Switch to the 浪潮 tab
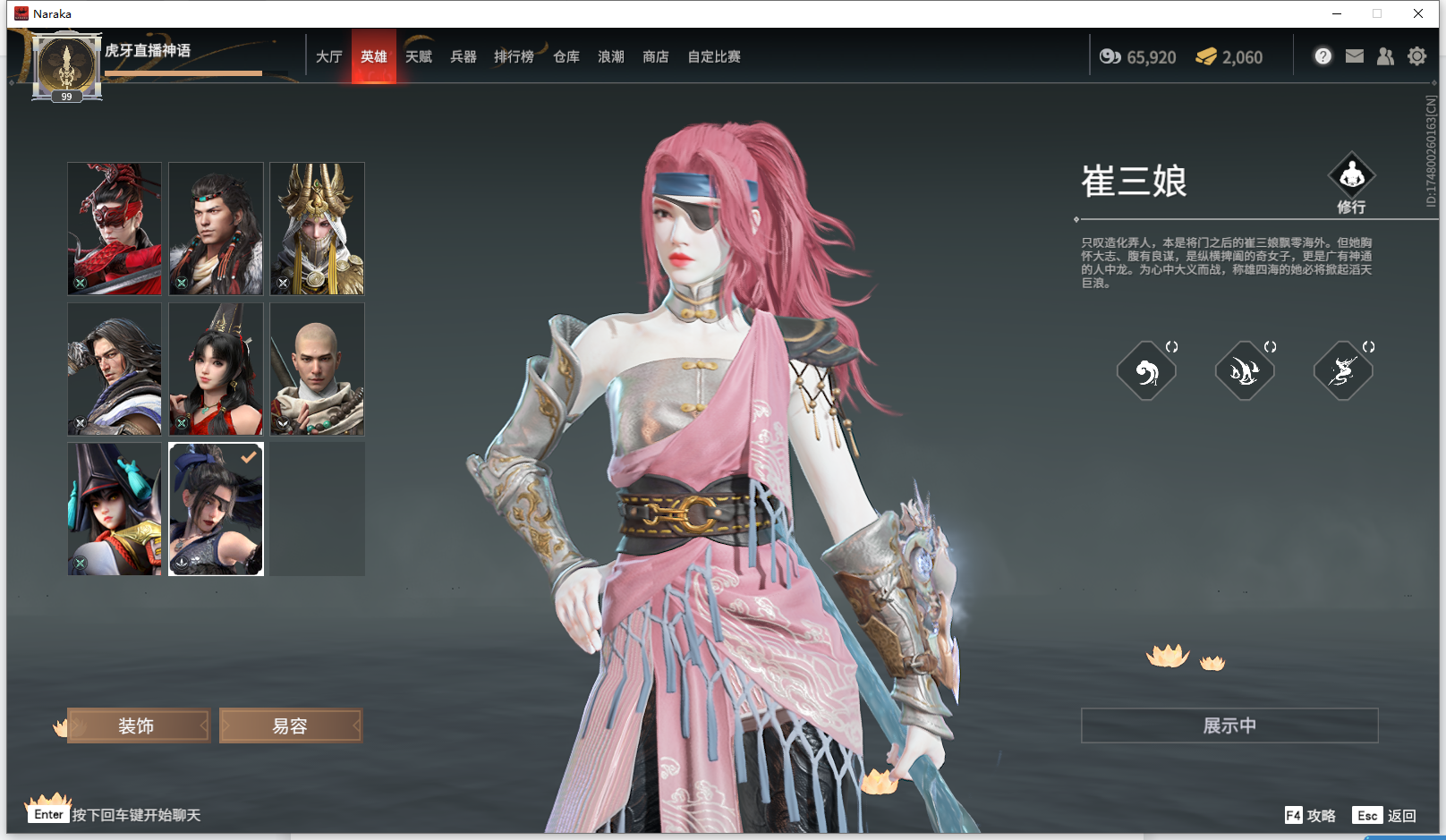 point(610,56)
